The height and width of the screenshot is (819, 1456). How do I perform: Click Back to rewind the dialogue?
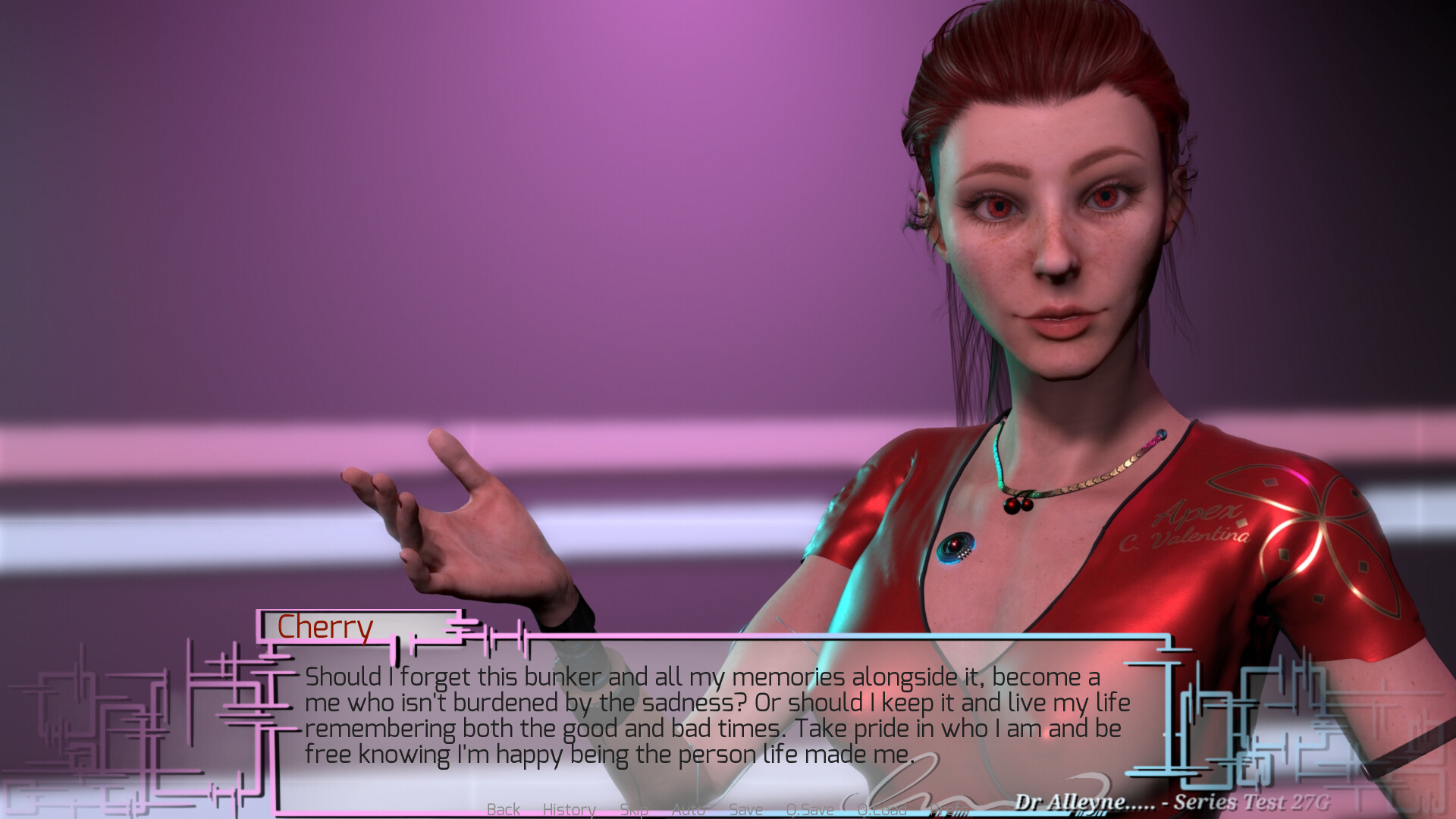[504, 810]
